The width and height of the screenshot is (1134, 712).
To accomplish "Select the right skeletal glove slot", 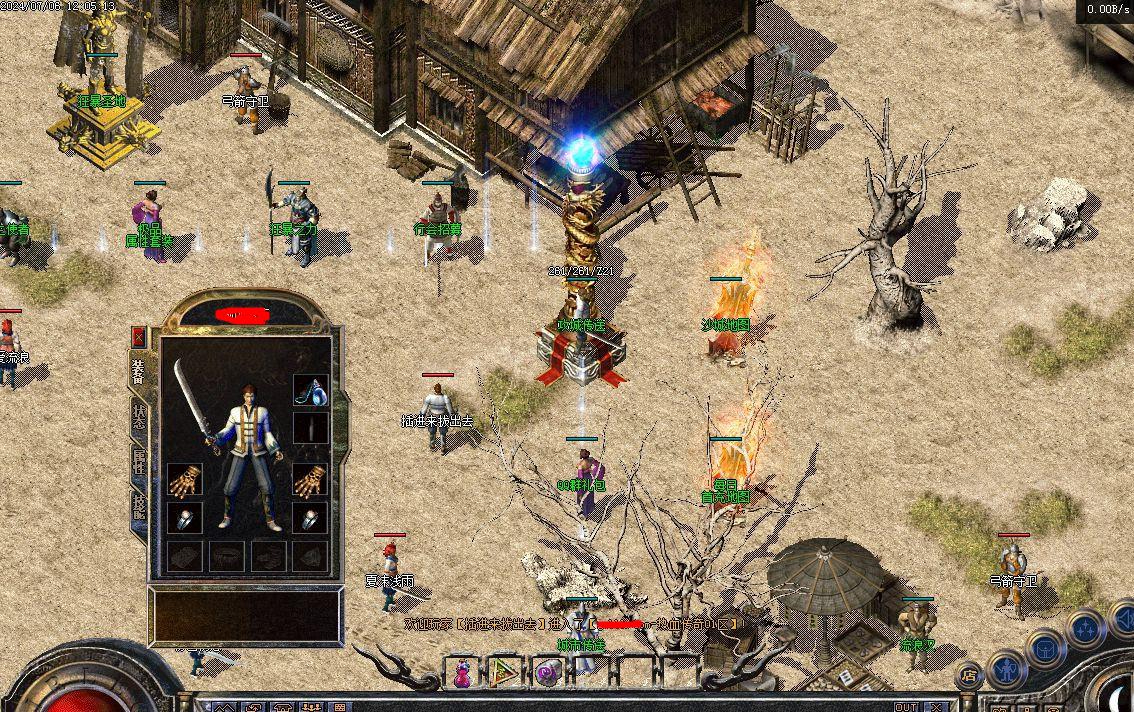I will click(x=310, y=480).
